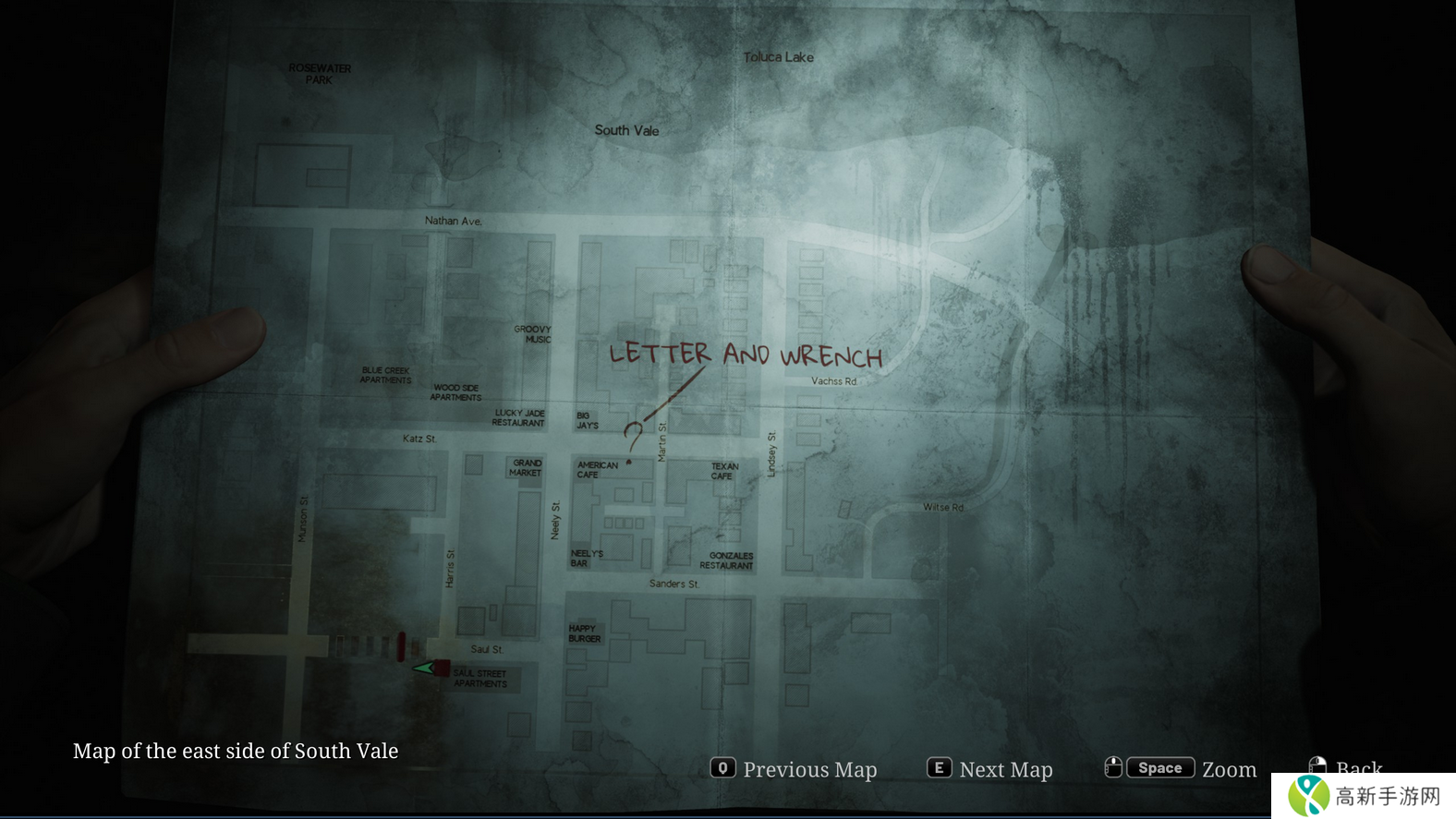The height and width of the screenshot is (819, 1456).
Task: Go to the Previous Map
Action: click(x=795, y=769)
